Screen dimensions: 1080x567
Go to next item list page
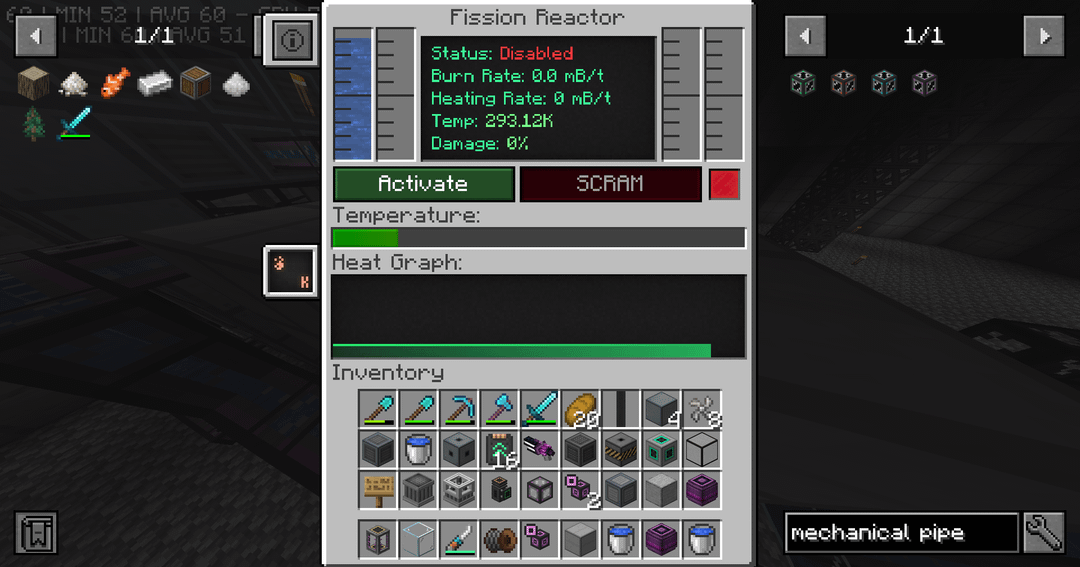click(1043, 36)
